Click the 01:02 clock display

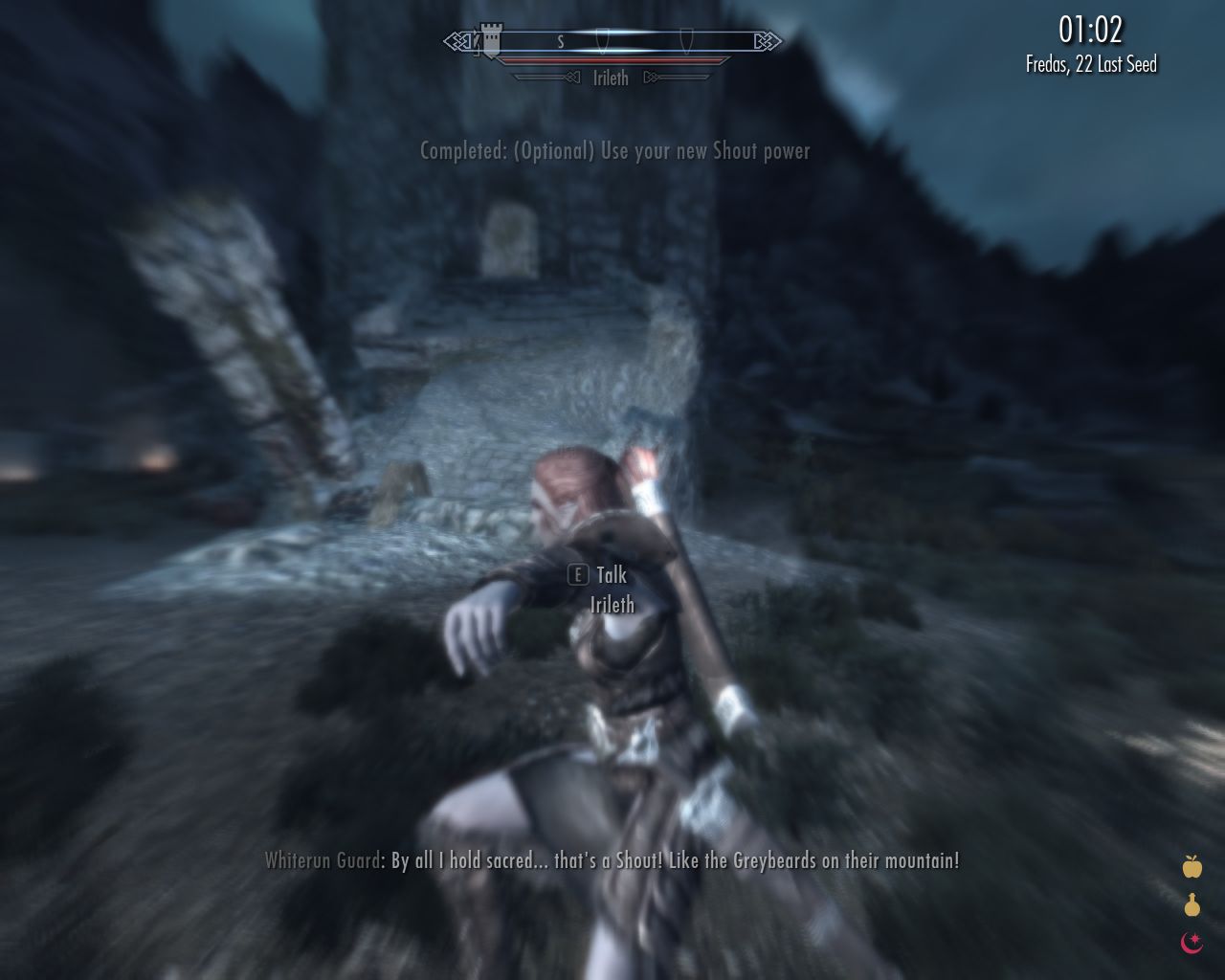click(1093, 30)
